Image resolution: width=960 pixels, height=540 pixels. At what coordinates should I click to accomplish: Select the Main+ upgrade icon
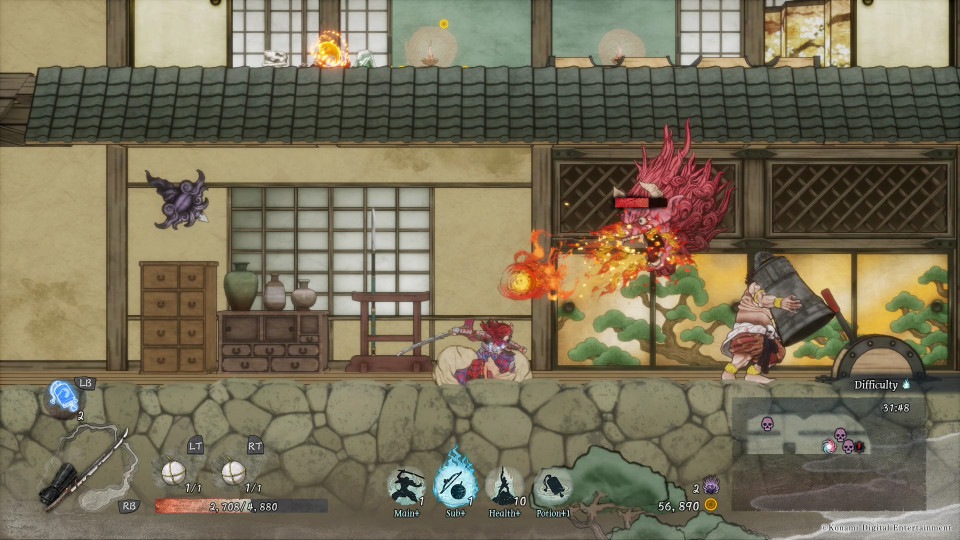coord(406,486)
